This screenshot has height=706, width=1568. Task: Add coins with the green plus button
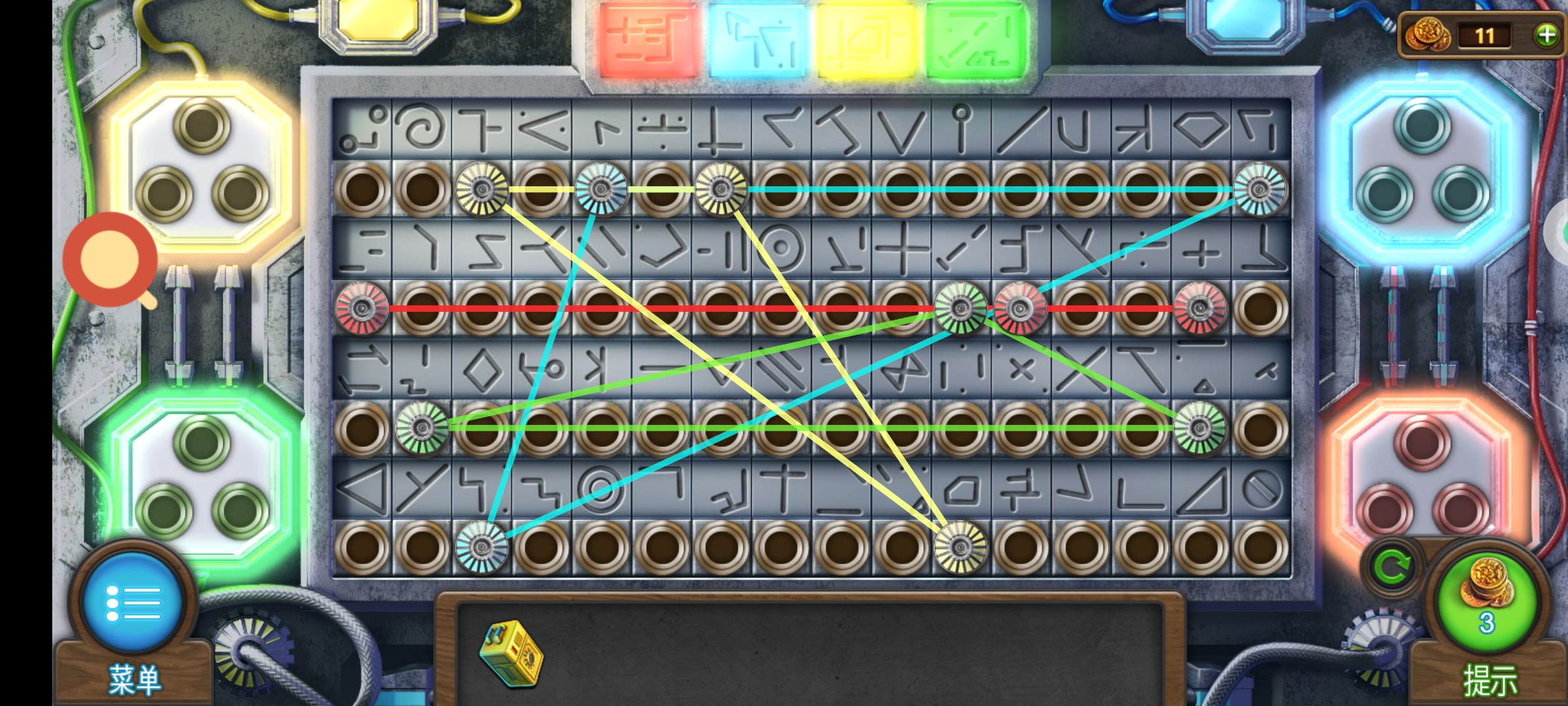1546,35
